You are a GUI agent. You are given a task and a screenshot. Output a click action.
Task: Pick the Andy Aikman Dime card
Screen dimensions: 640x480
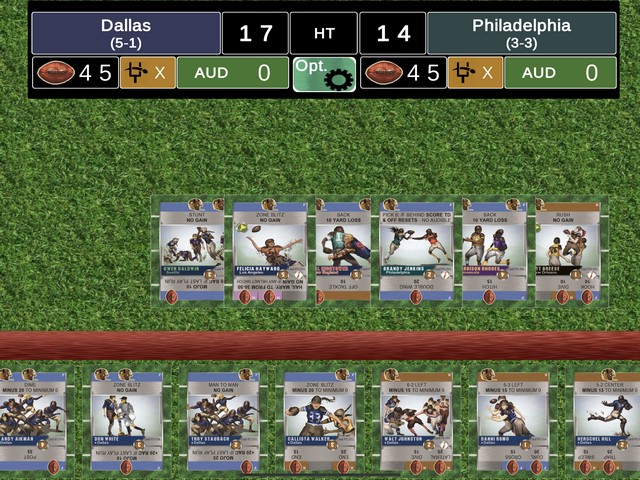pos(33,422)
